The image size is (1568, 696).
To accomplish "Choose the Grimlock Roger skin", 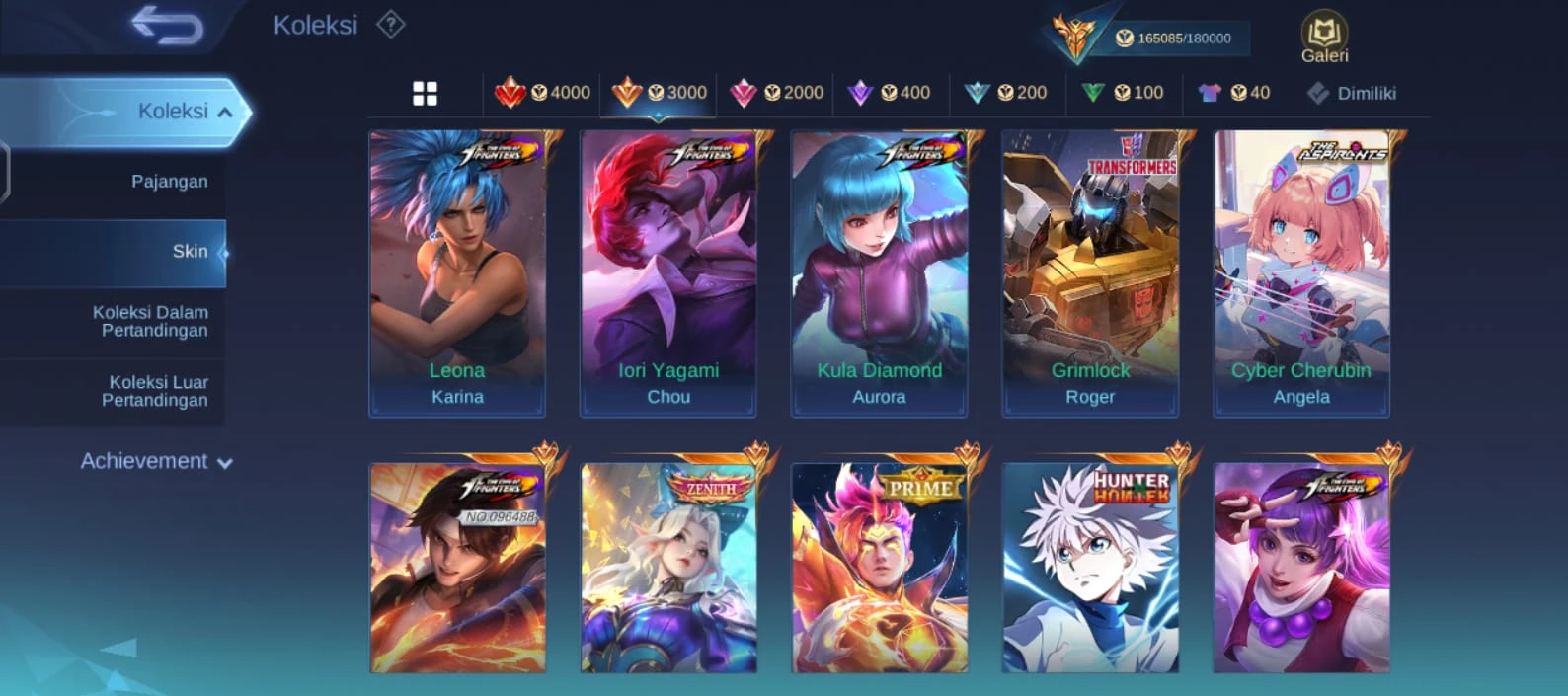I will (x=1090, y=273).
